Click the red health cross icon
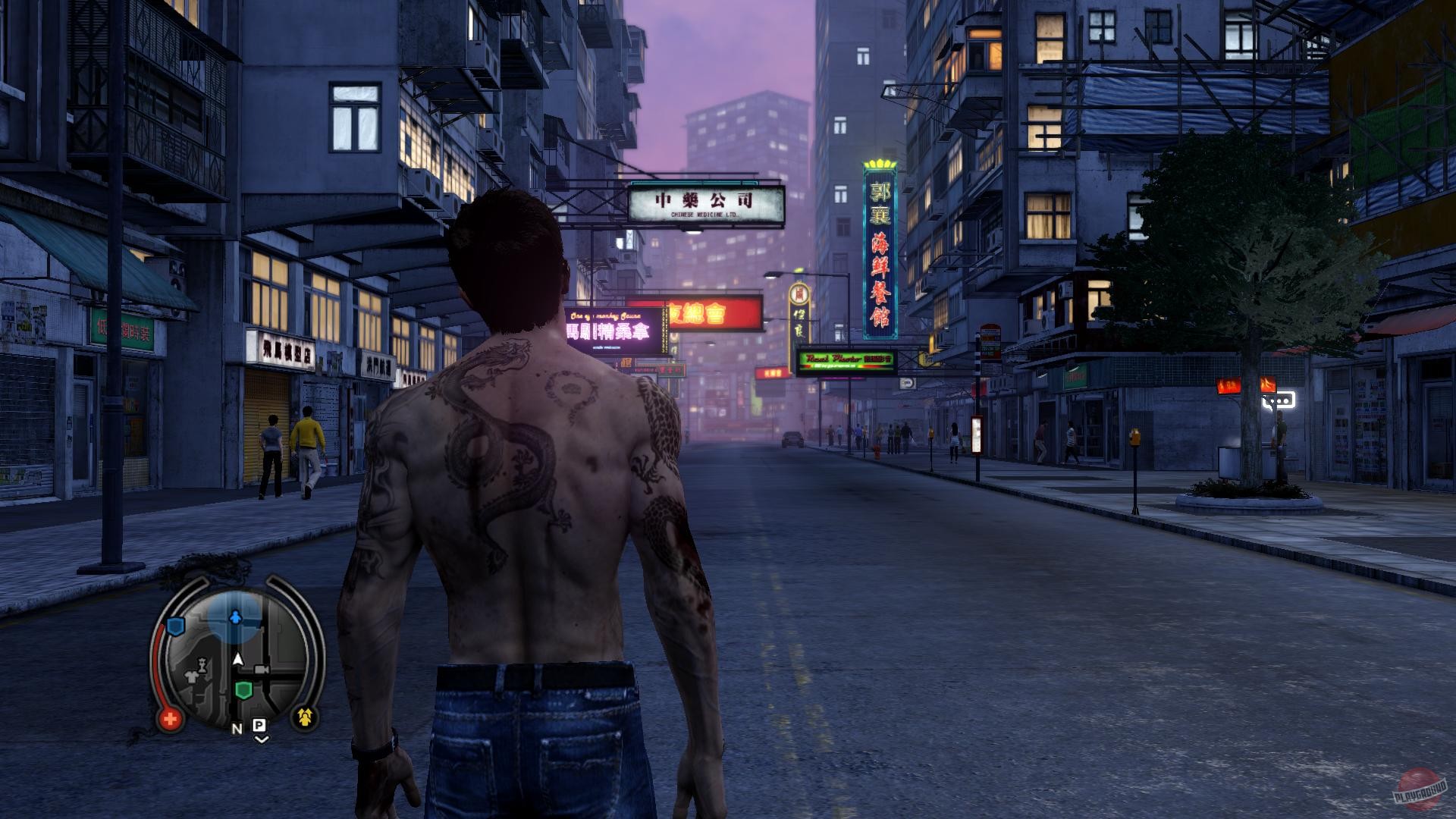Image resolution: width=1456 pixels, height=819 pixels. coord(170,717)
